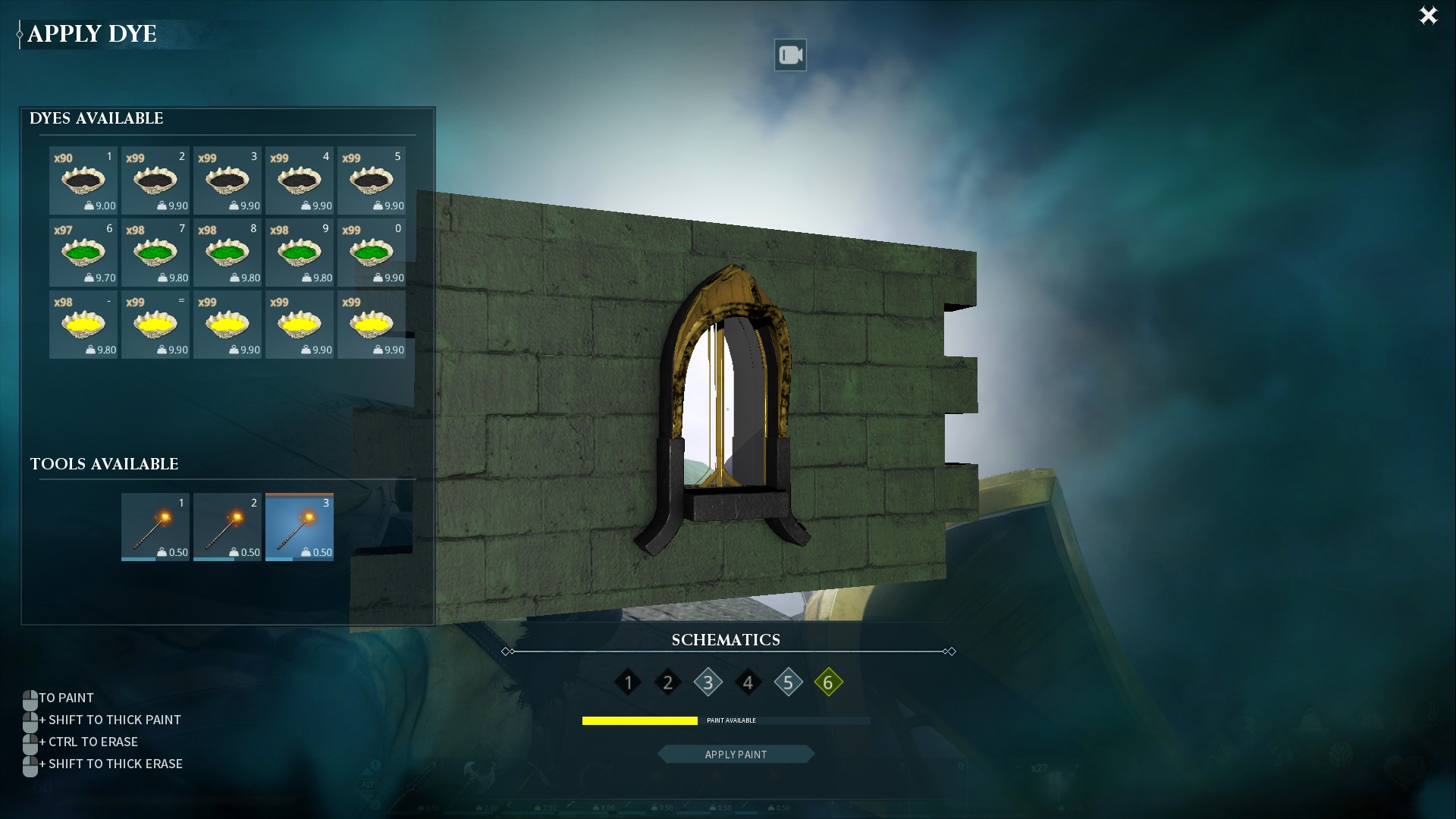Switch to schematic 2

[x=668, y=682]
